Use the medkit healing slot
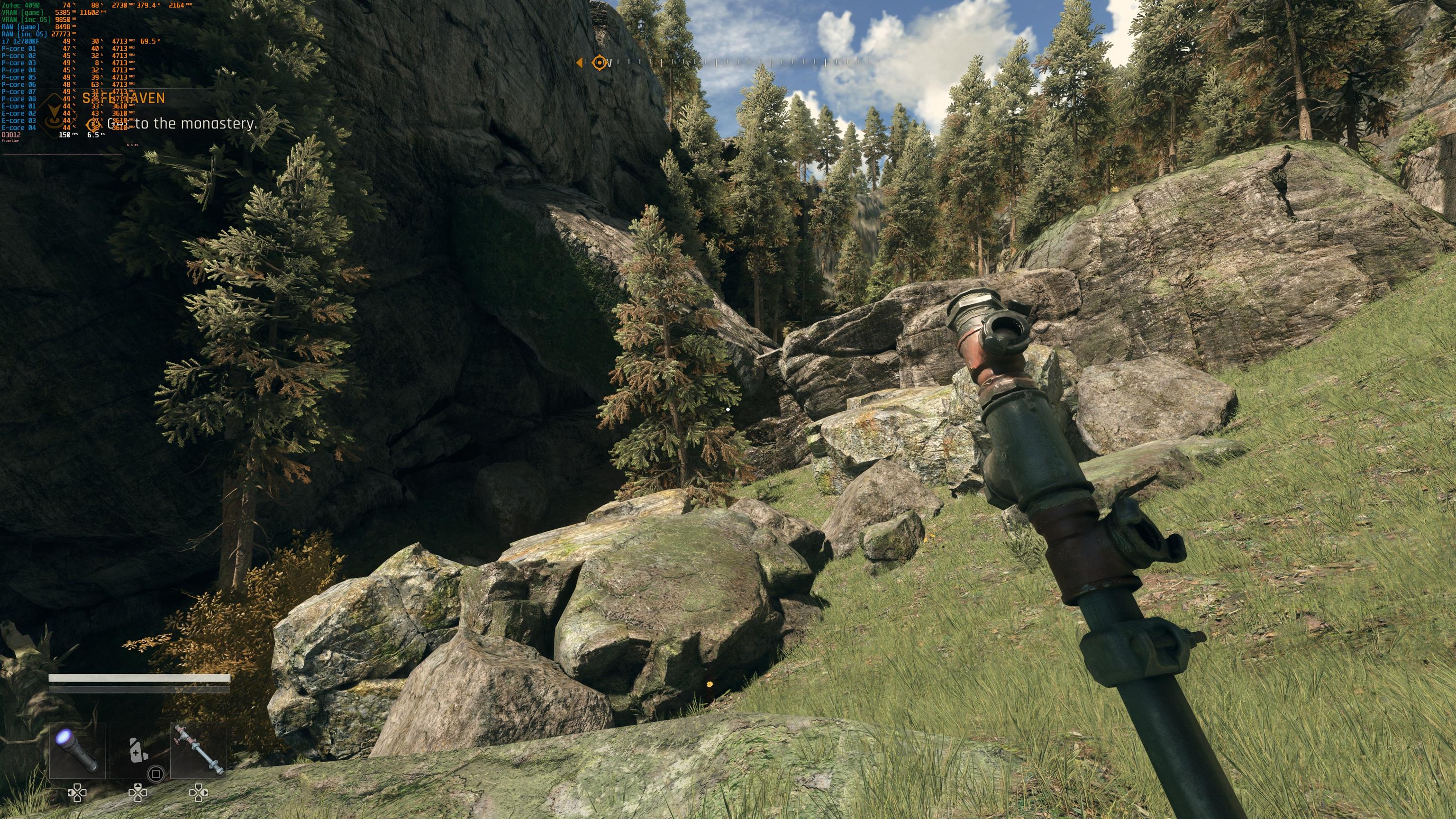This screenshot has height=819, width=1456. (138, 751)
